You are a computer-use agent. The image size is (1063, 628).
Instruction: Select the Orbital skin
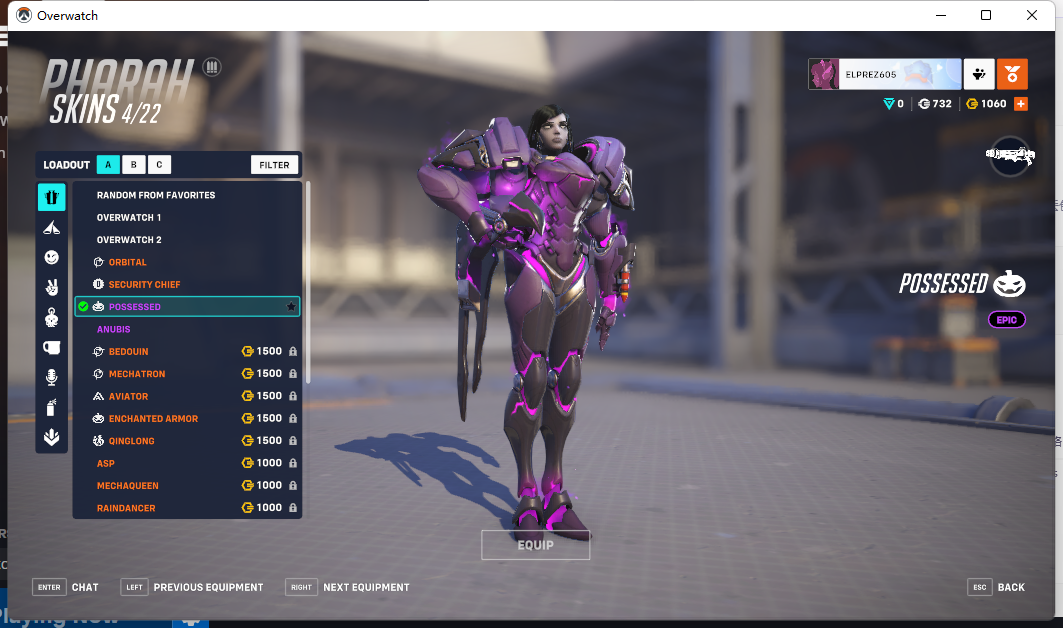(x=128, y=262)
